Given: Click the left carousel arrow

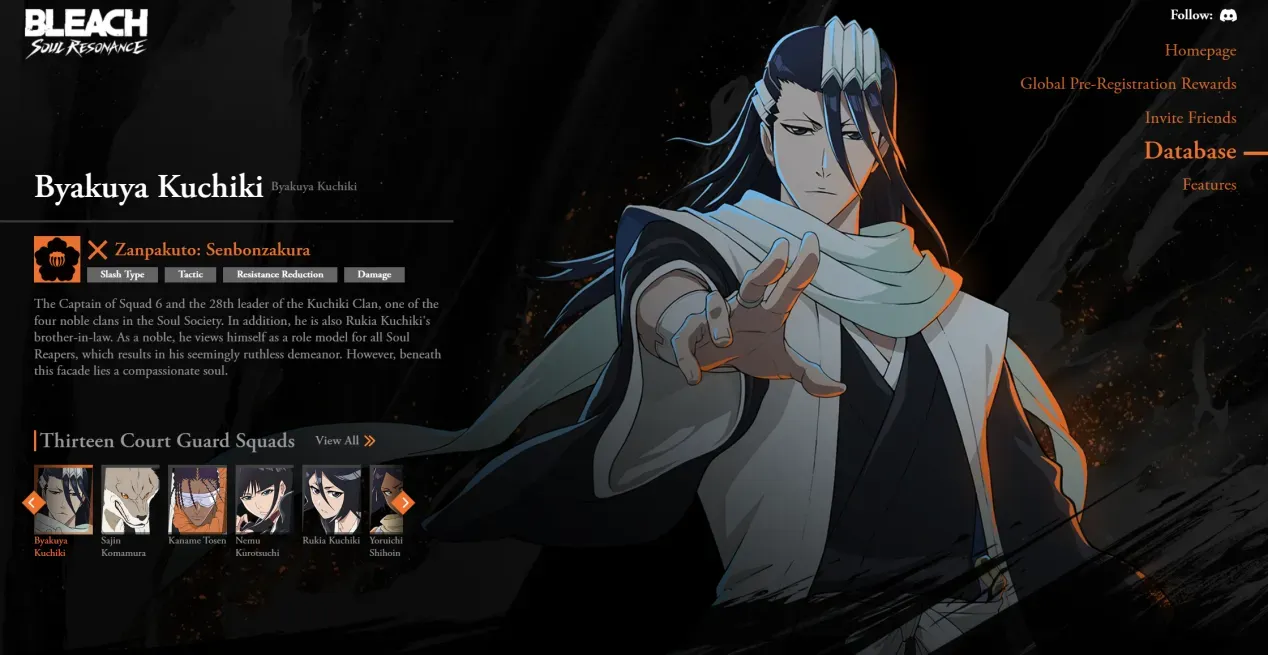Looking at the screenshot, I should 31,502.
